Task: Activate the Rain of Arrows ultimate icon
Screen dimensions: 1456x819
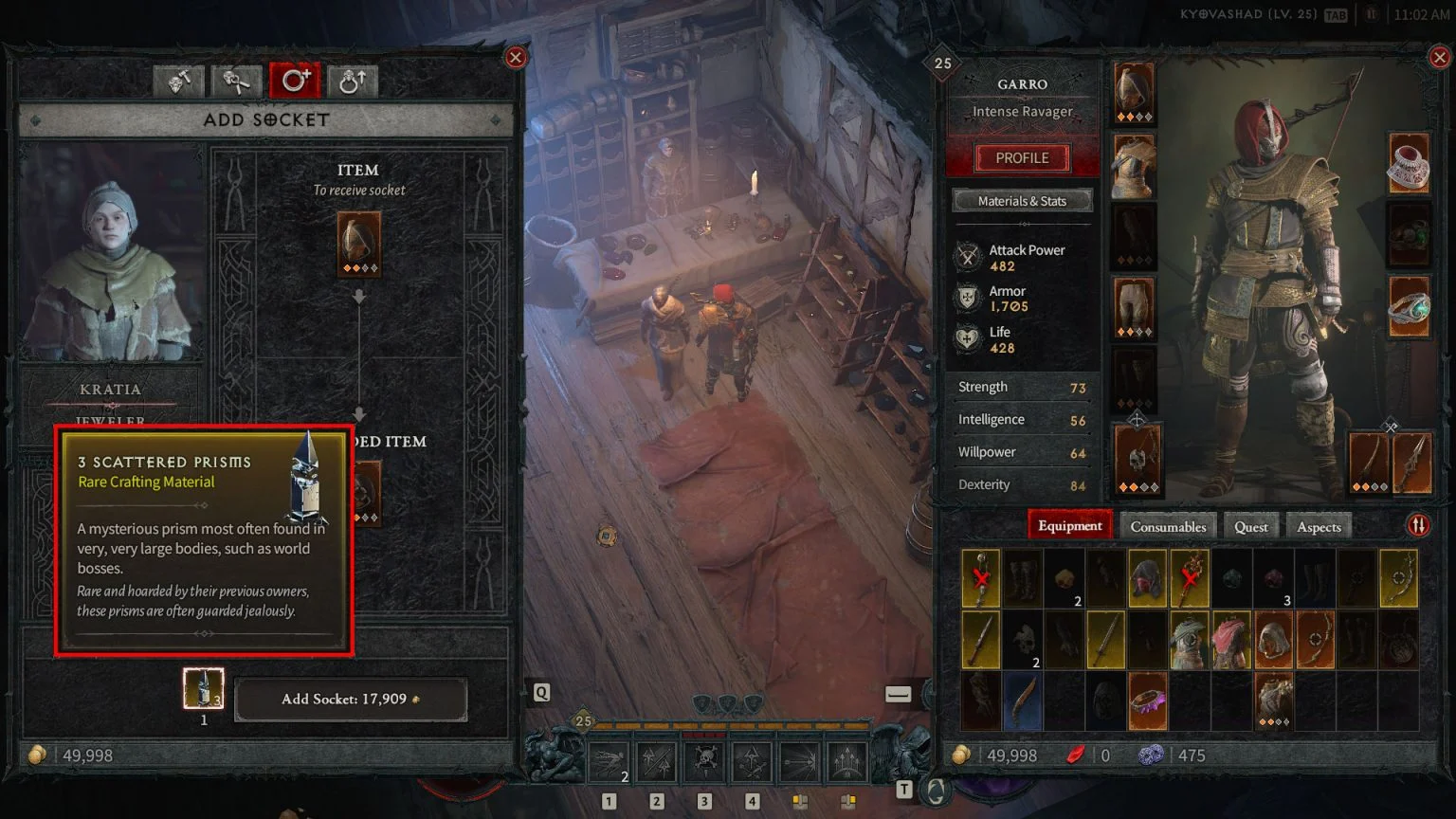Action: click(x=846, y=761)
